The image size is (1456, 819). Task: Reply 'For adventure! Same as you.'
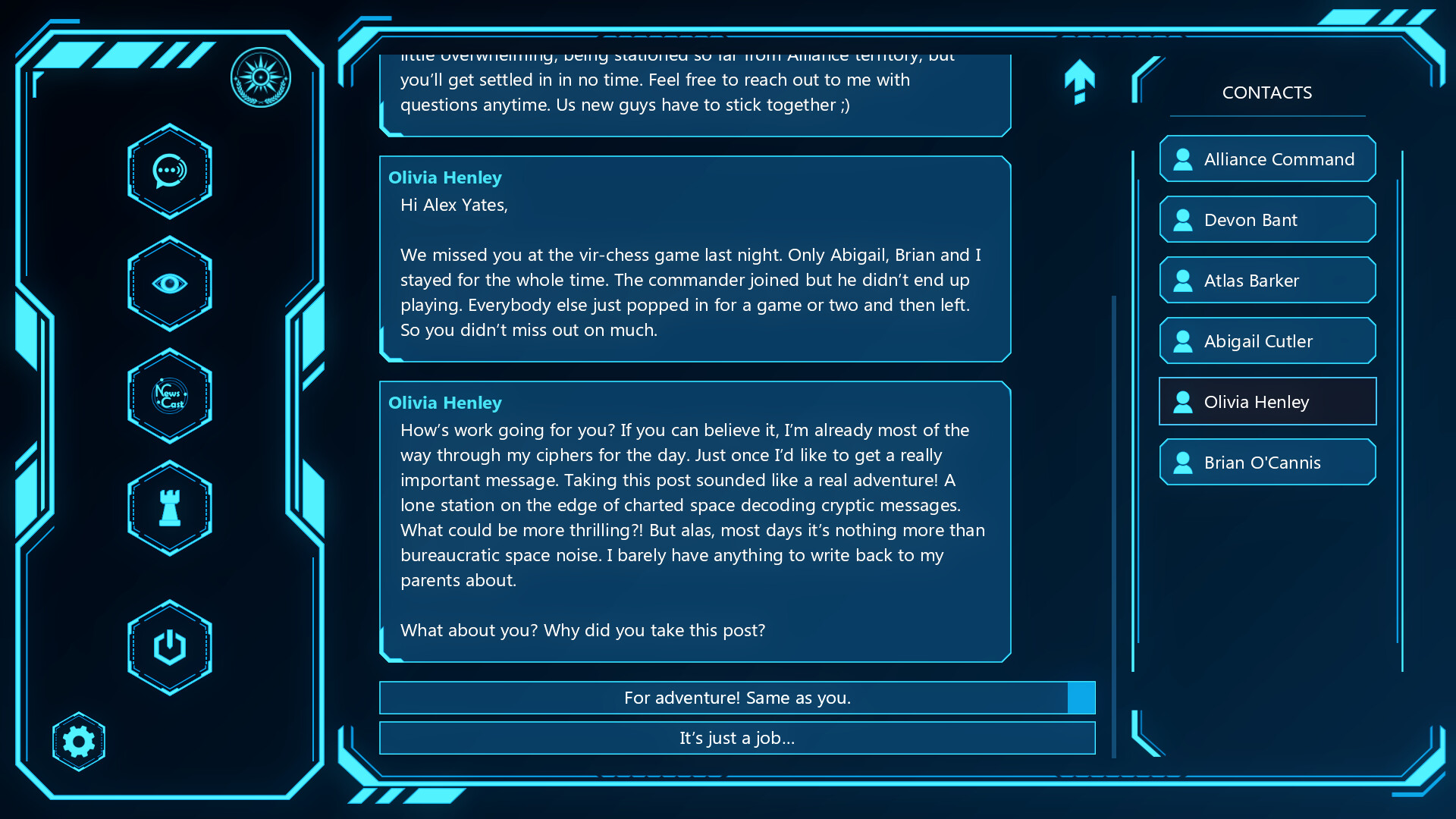pyautogui.click(x=736, y=698)
